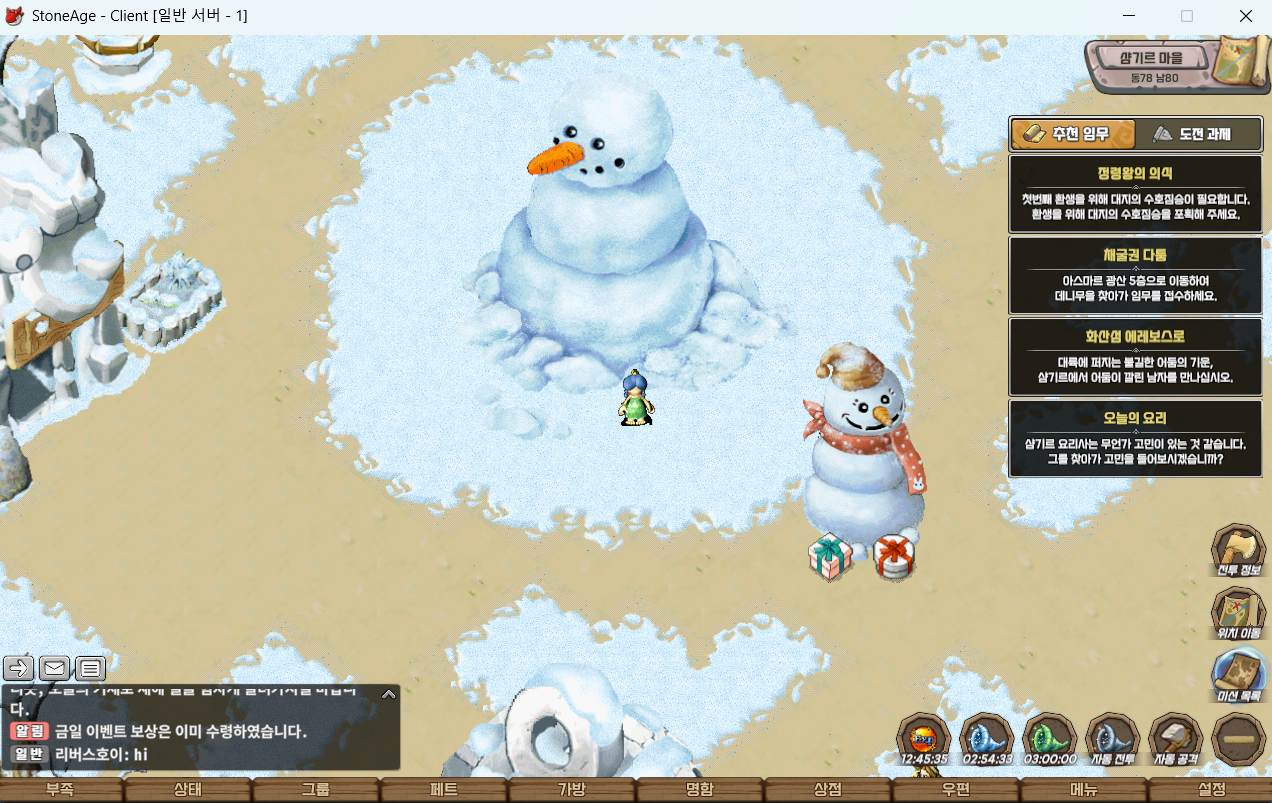Open the 설정 (settings) menu

1211,790
